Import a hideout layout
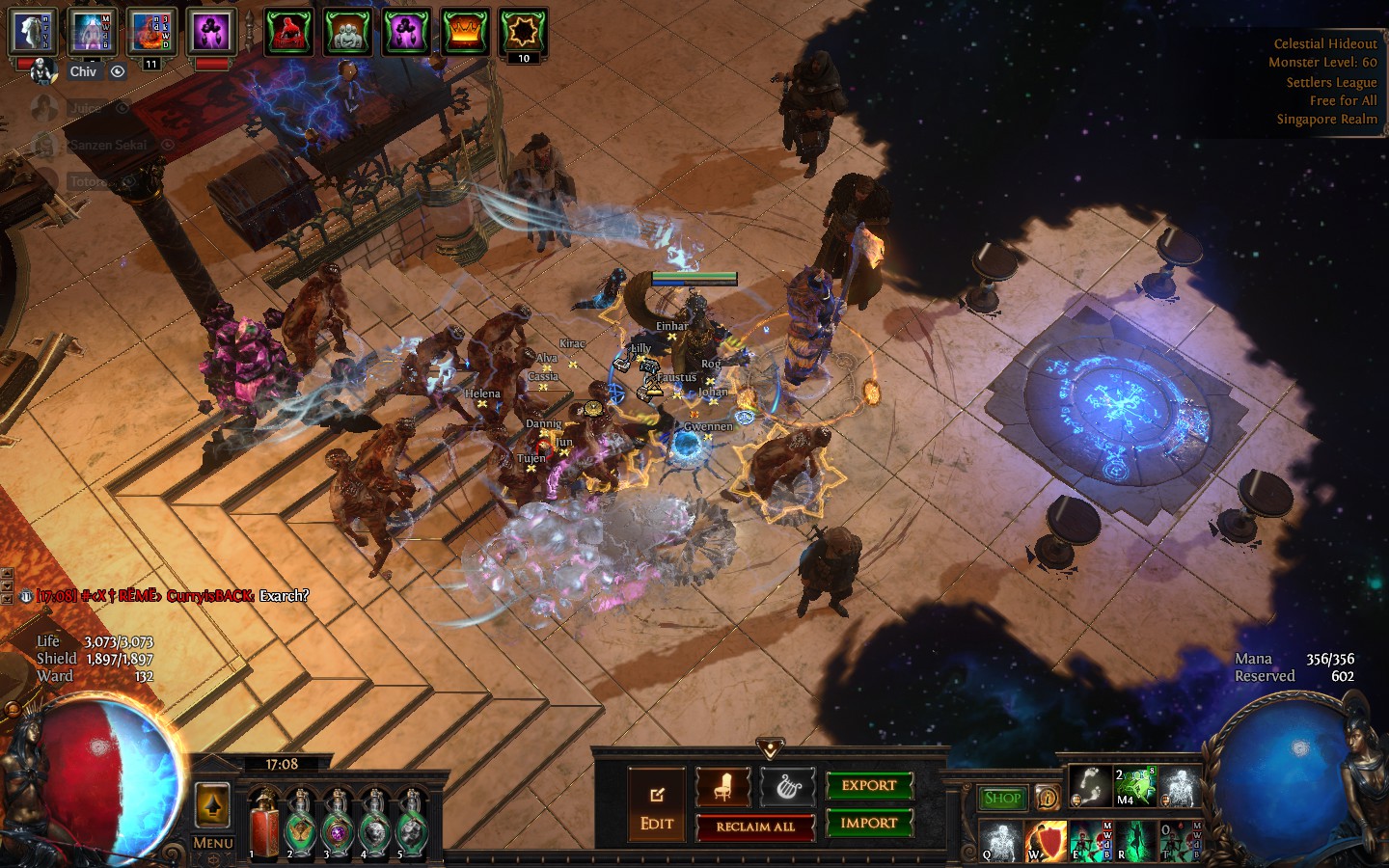1389x868 pixels. (868, 824)
